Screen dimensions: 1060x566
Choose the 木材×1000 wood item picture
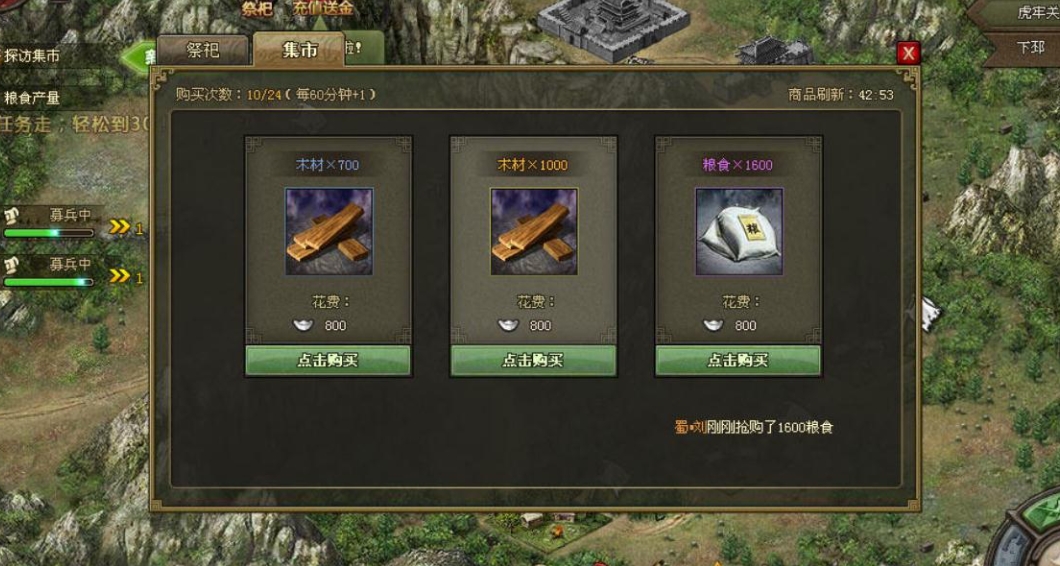[x=533, y=232]
